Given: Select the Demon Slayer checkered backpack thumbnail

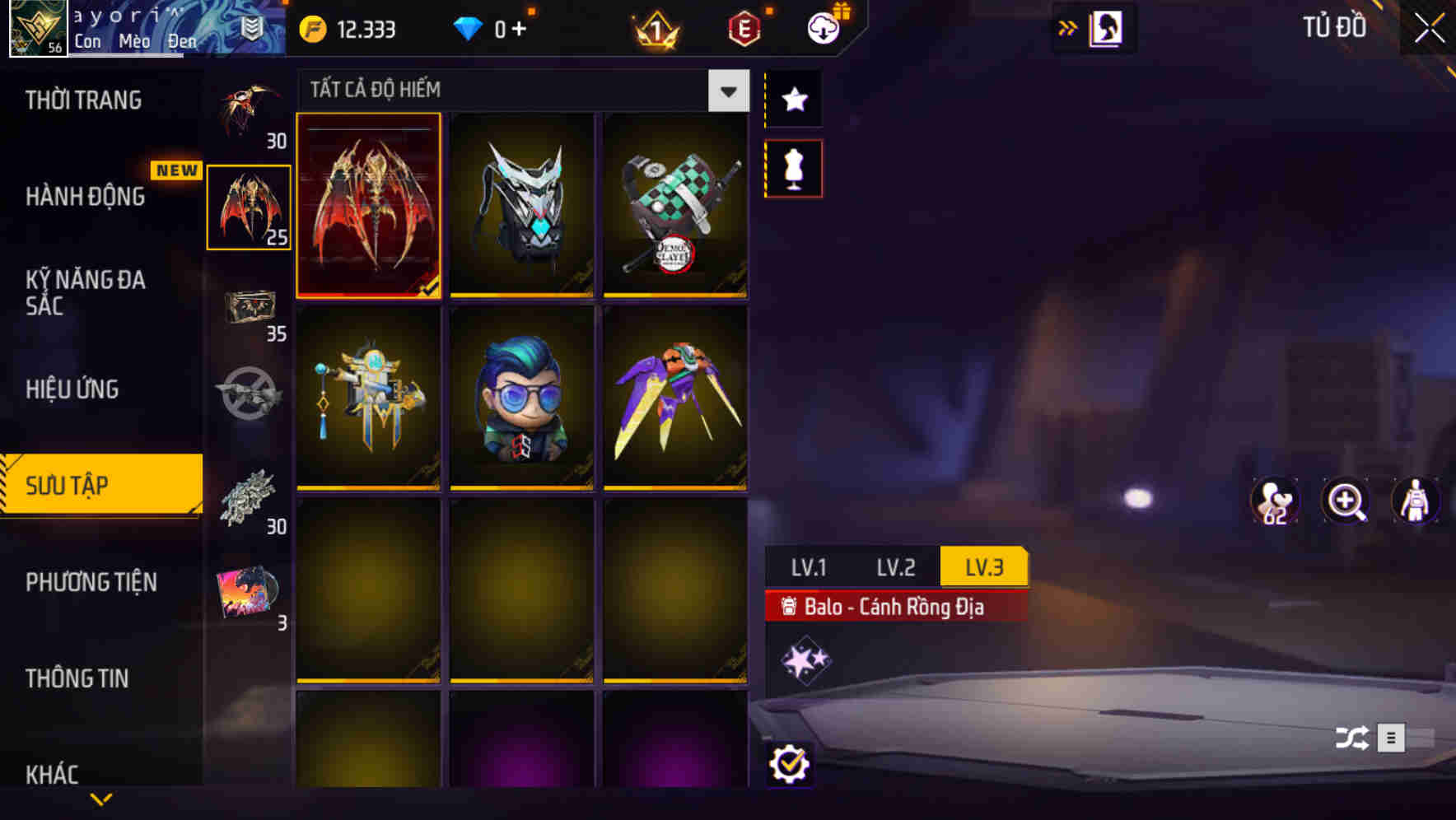Looking at the screenshot, I should (674, 206).
